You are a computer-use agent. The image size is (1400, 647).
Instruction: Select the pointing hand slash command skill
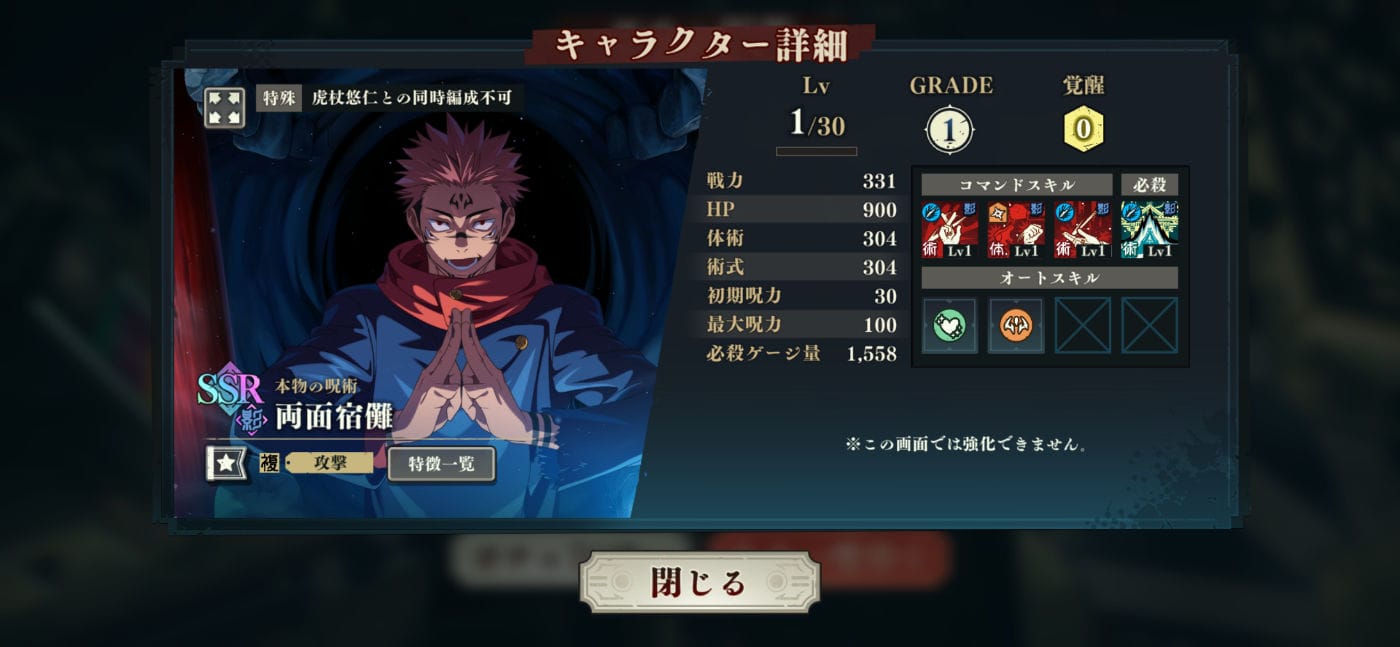coord(1082,229)
